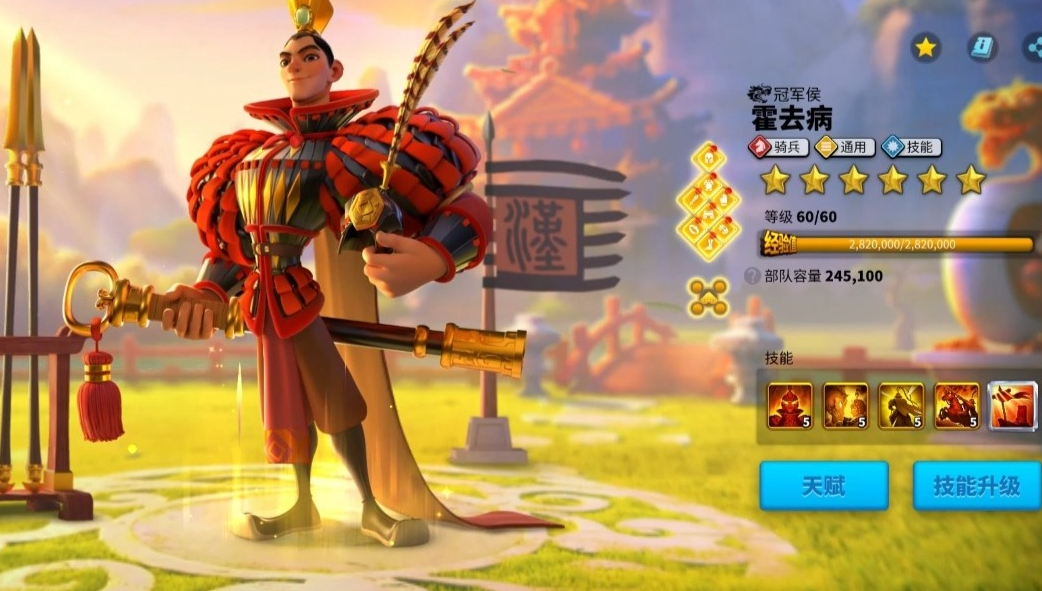Open the blue info book icon
Screen dimensions: 1042x591
(982, 47)
